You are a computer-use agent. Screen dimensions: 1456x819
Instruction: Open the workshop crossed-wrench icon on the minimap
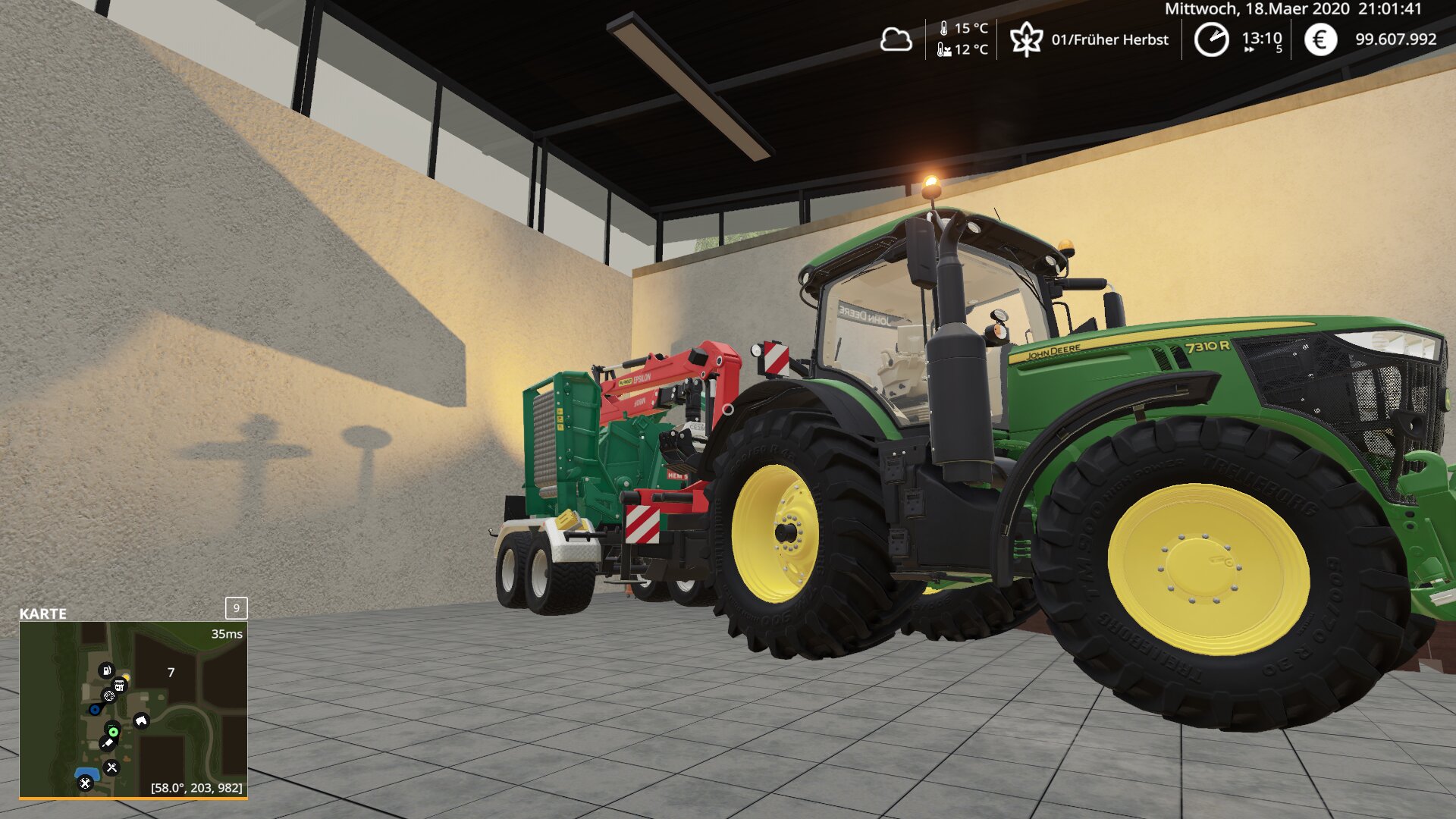pos(85,783)
